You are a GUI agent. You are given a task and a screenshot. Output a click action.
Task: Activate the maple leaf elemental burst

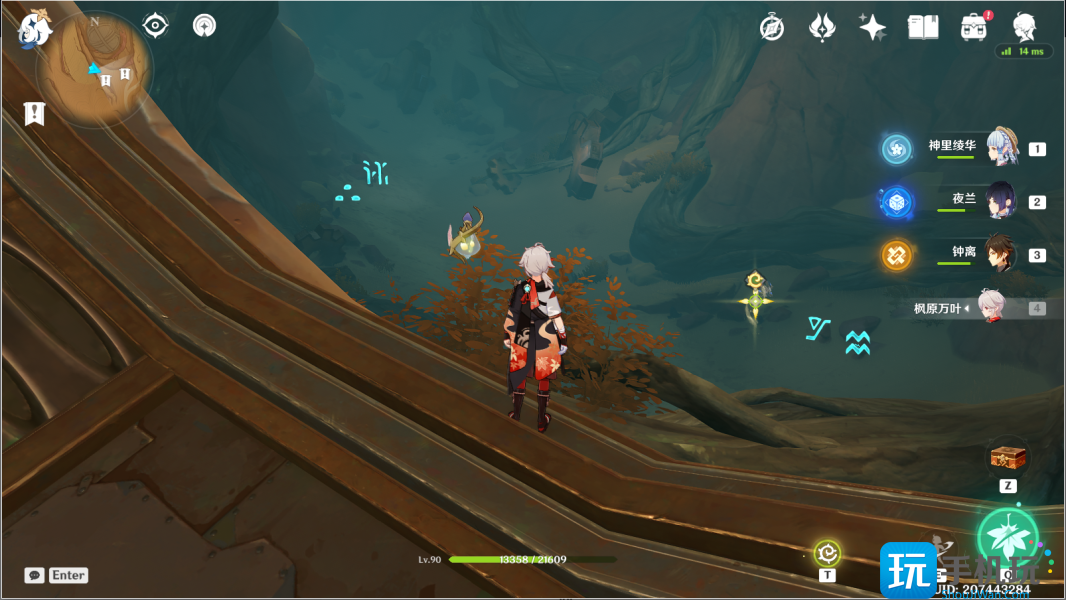(x=1007, y=536)
